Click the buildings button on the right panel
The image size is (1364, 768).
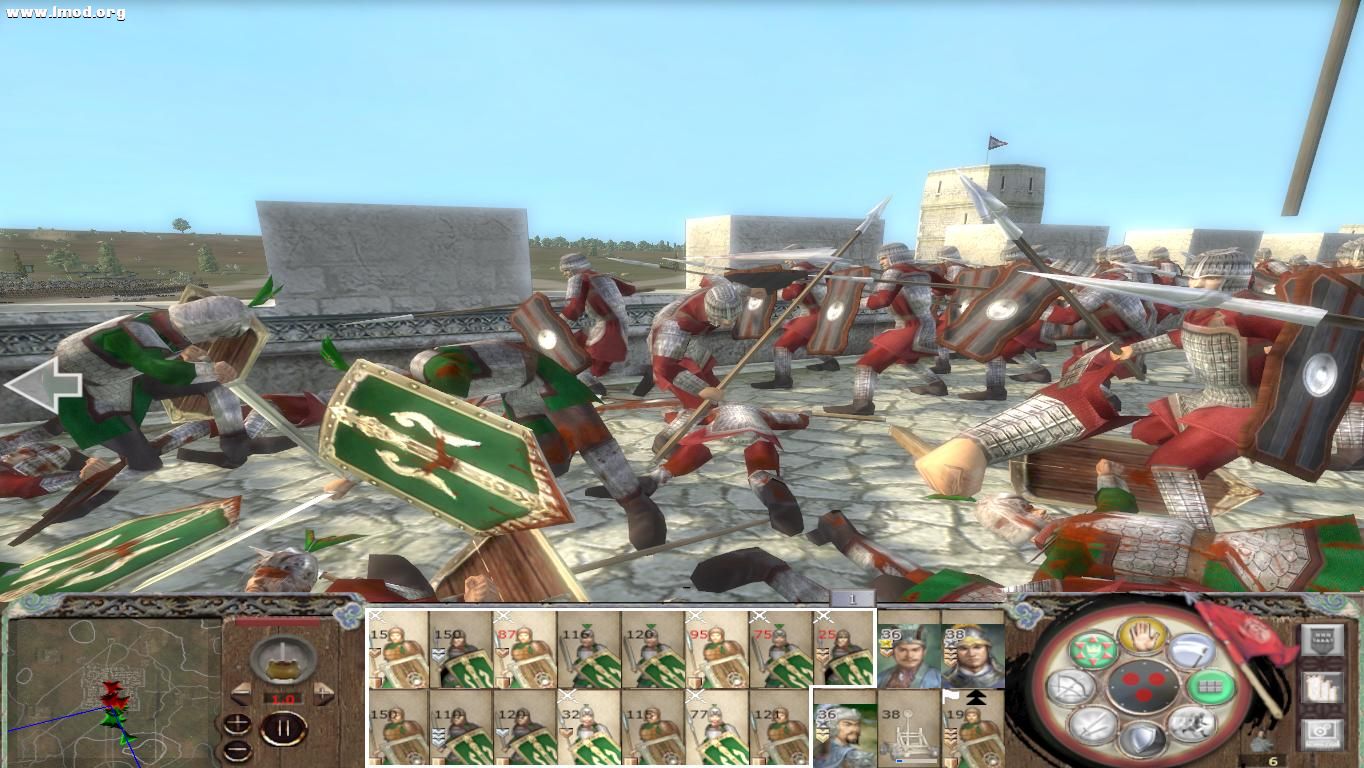[1323, 687]
